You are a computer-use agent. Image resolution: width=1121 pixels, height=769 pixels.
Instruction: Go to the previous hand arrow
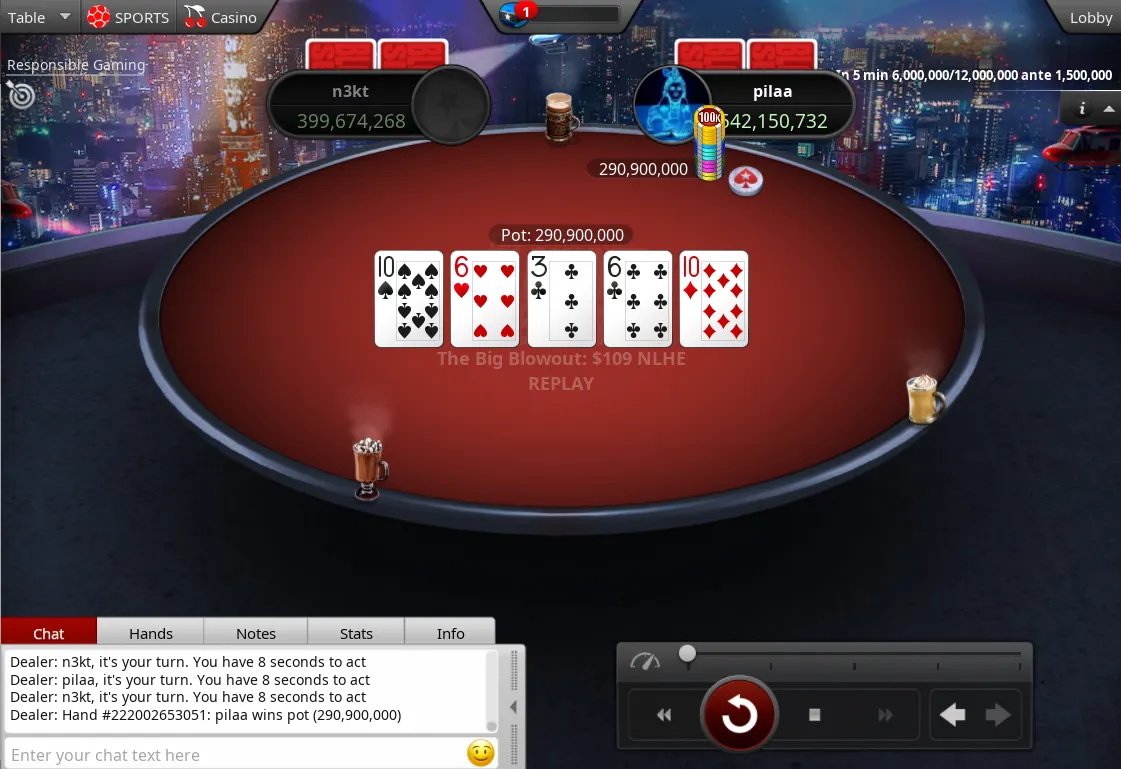[x=953, y=715]
